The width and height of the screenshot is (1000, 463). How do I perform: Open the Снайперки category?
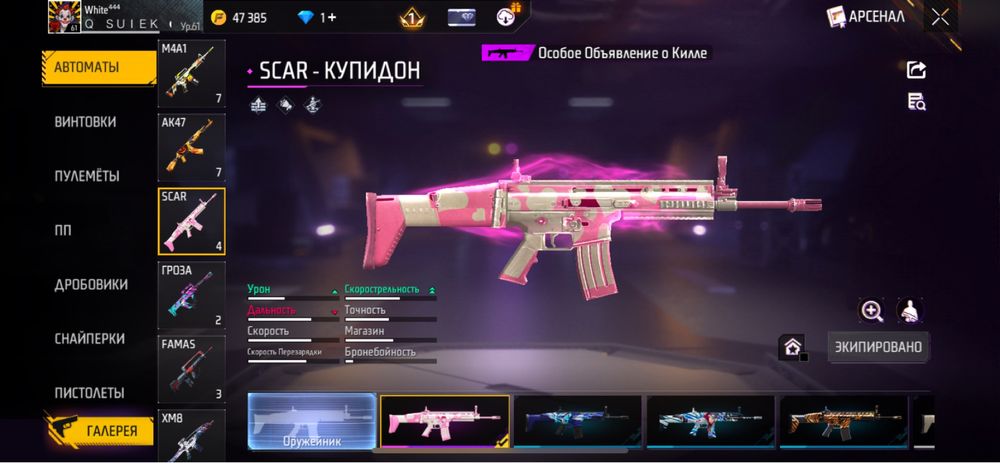[89, 339]
